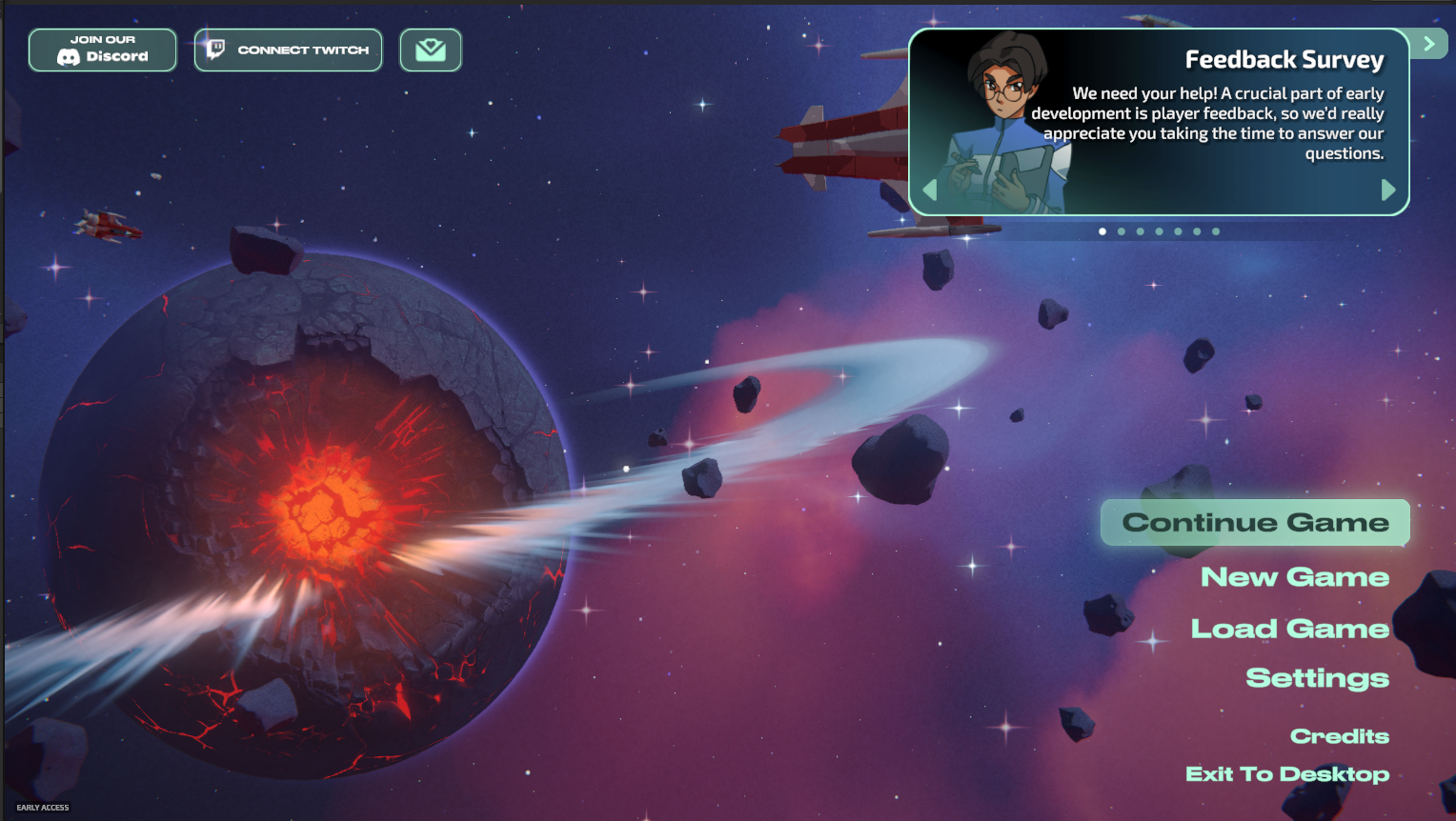This screenshot has height=821, width=1456.
Task: Open the envelope mail icon
Action: pyautogui.click(x=431, y=50)
